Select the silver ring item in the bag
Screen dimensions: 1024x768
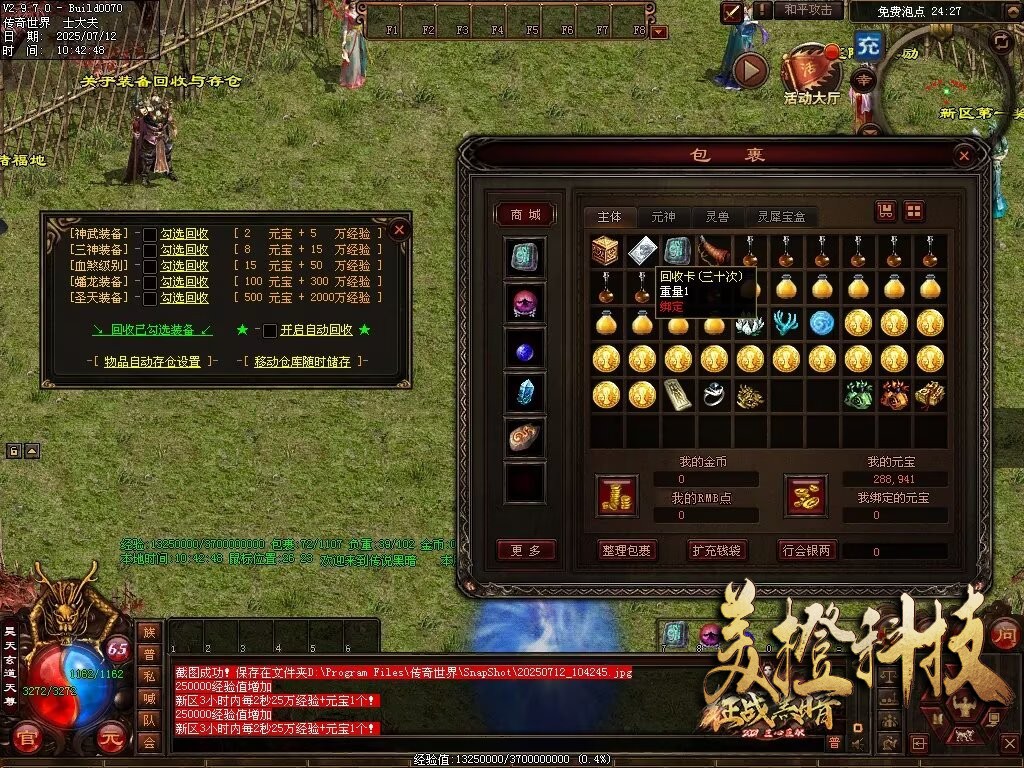(713, 395)
